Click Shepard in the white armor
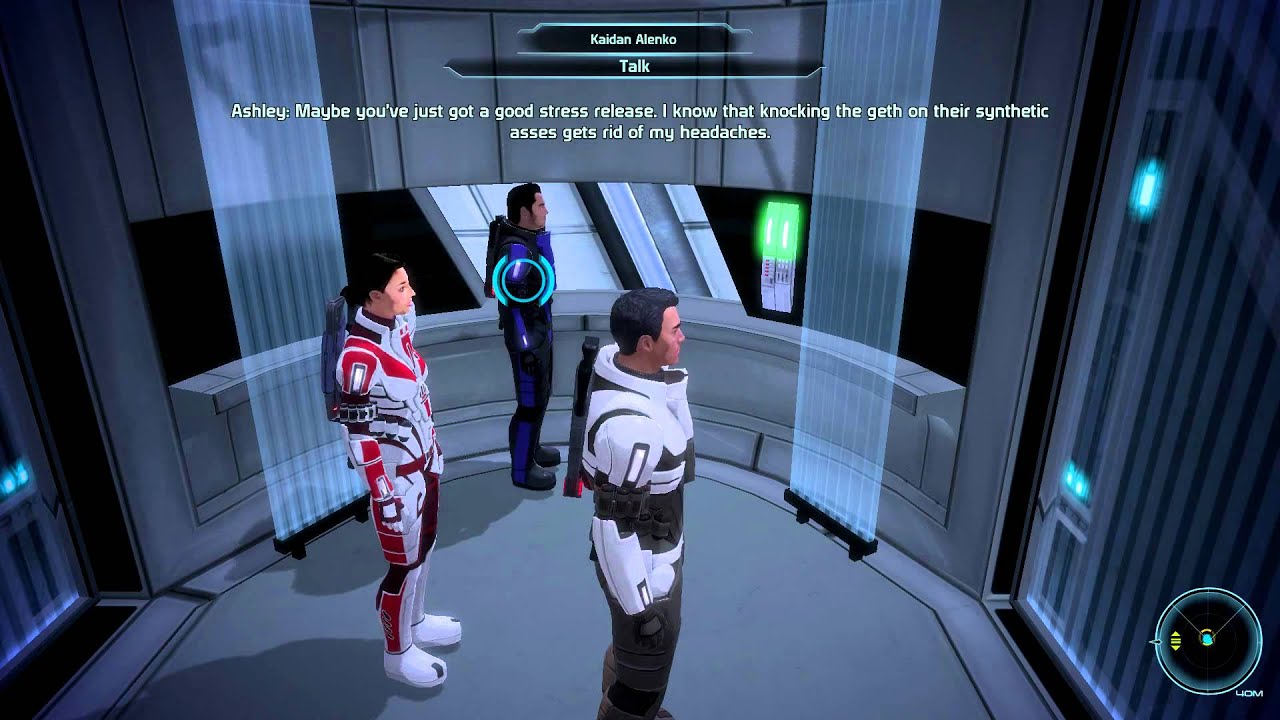The image size is (1280, 720). (640, 450)
